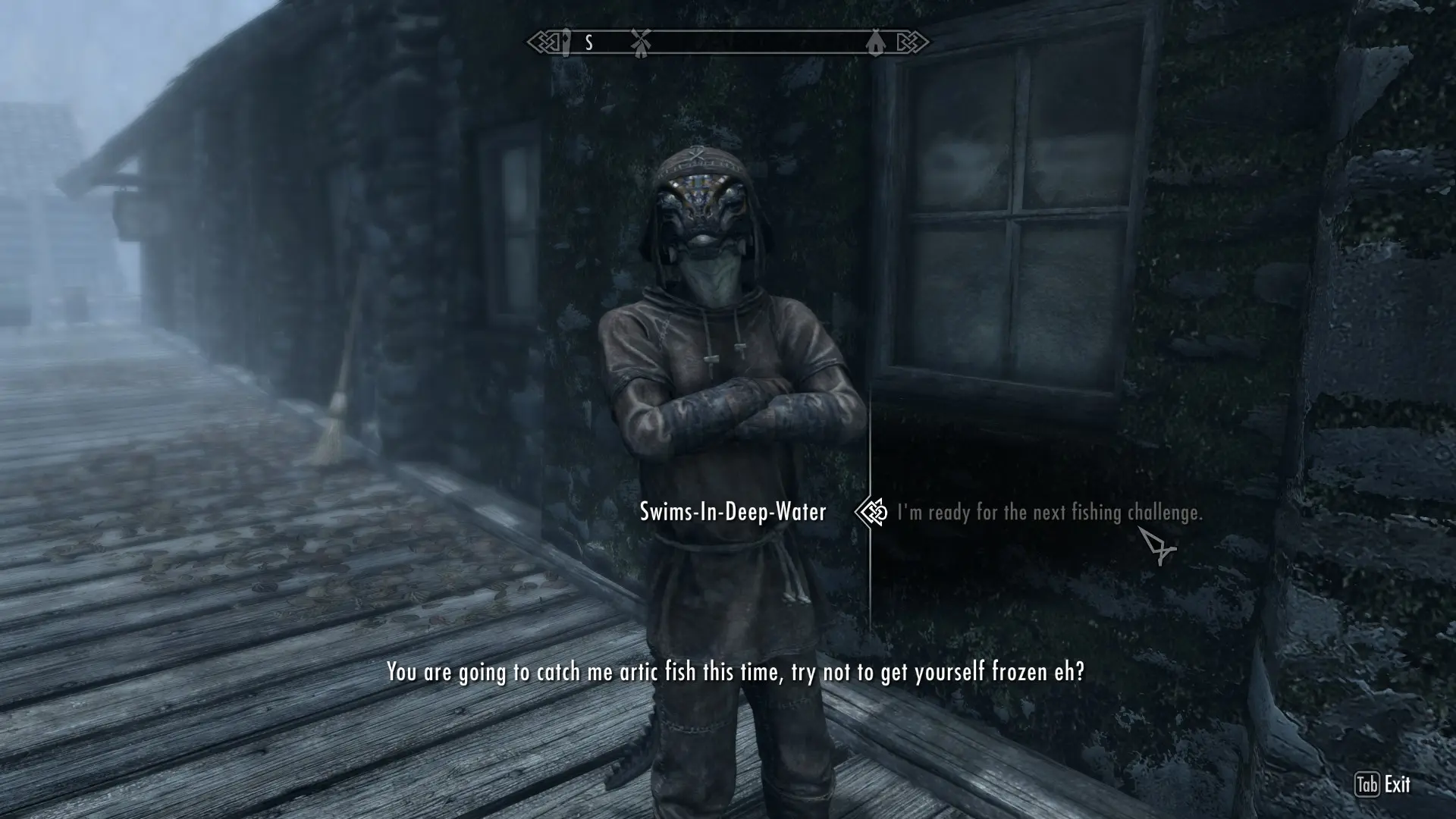Image resolution: width=1456 pixels, height=819 pixels.
Task: Choose the next fishing challenge reply
Action: pyautogui.click(x=1050, y=513)
